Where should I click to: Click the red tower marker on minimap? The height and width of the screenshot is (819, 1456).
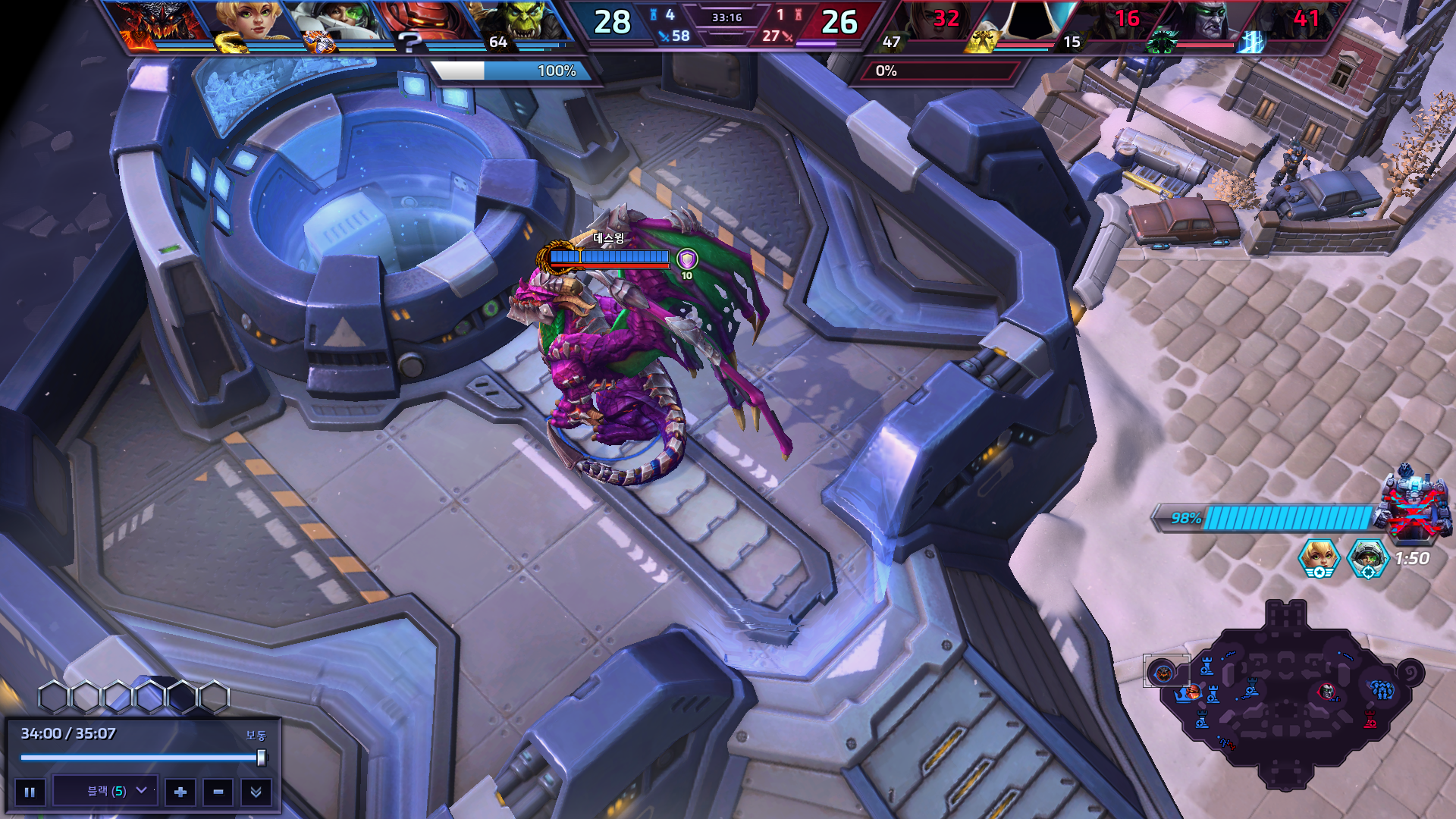point(1370,719)
